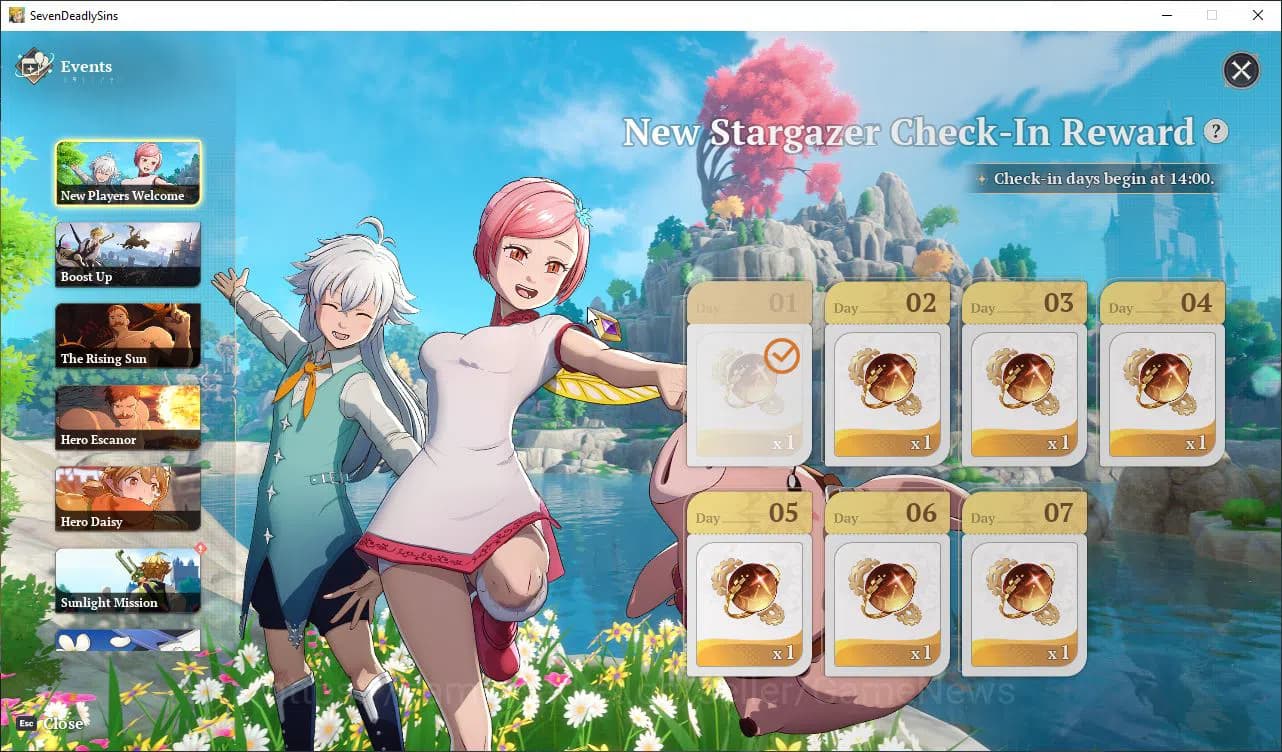The width and height of the screenshot is (1282, 752).
Task: Minimize the SevenDeadlySins window
Action: click(x=1168, y=15)
